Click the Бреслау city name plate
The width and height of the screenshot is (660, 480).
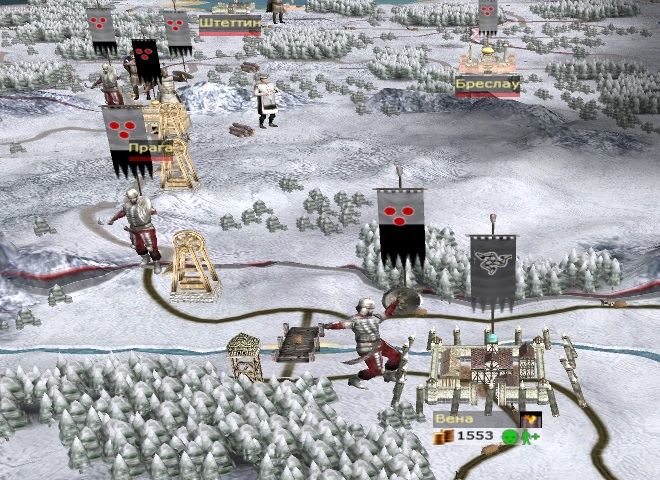[488, 85]
